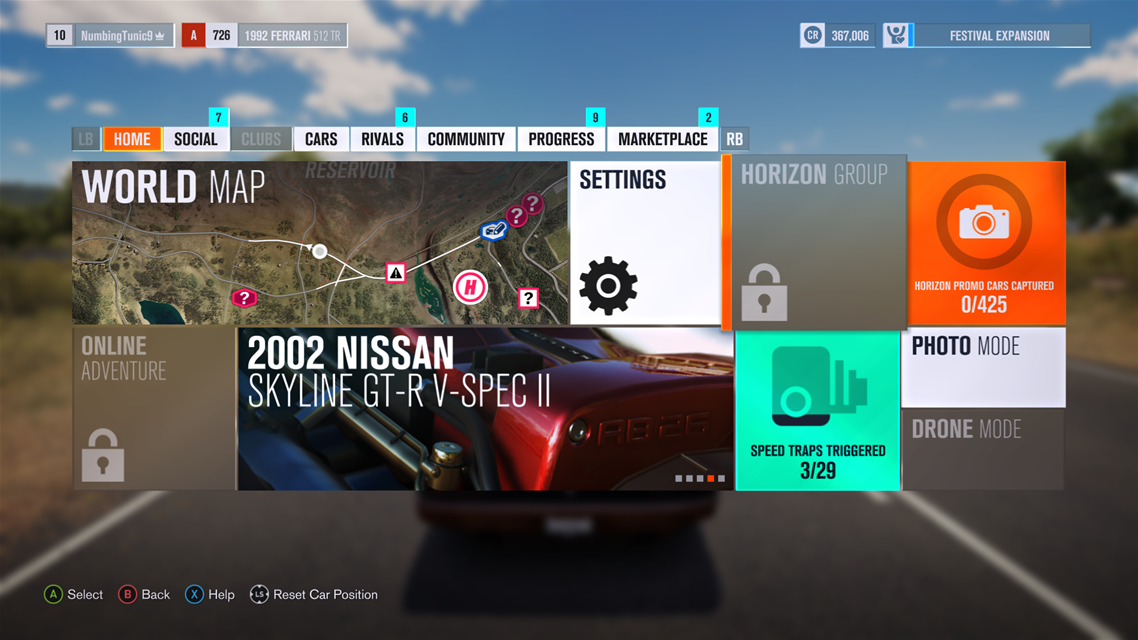This screenshot has height=640, width=1138.
Task: Click the NumbingTunic9 player badge
Action: coord(110,36)
